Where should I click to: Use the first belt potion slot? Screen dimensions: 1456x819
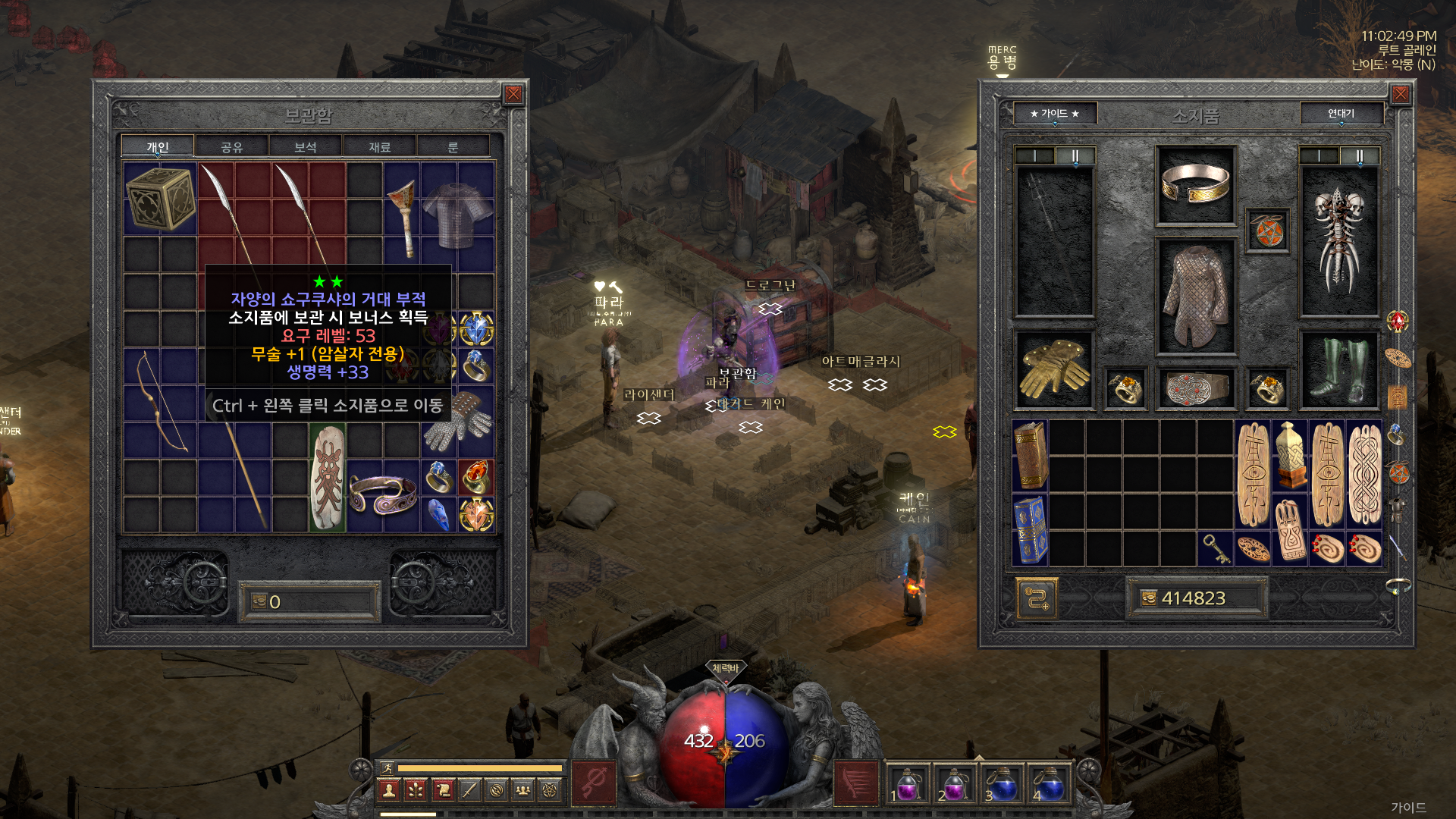point(907,784)
